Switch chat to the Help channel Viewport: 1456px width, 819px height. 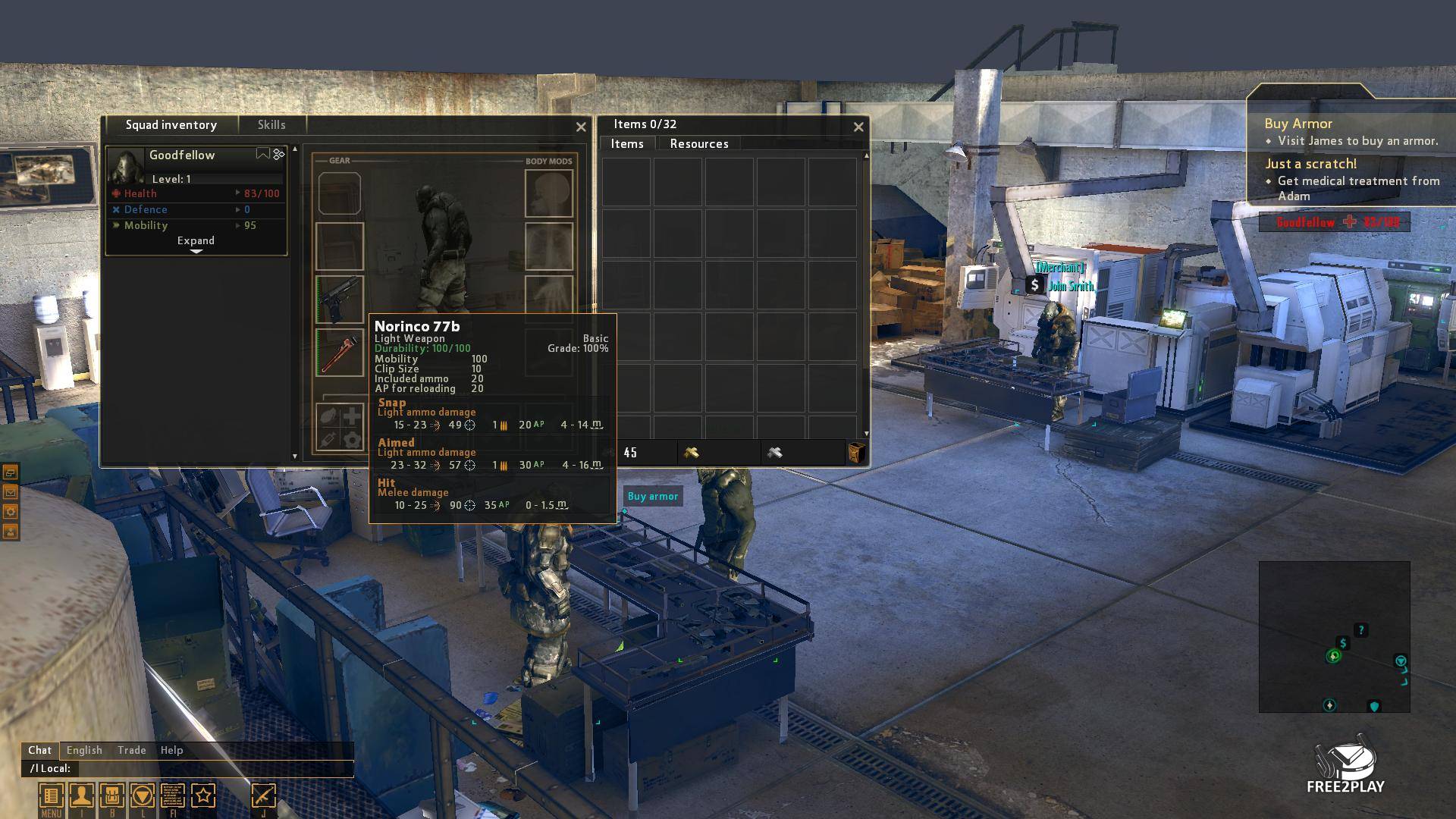pos(171,750)
